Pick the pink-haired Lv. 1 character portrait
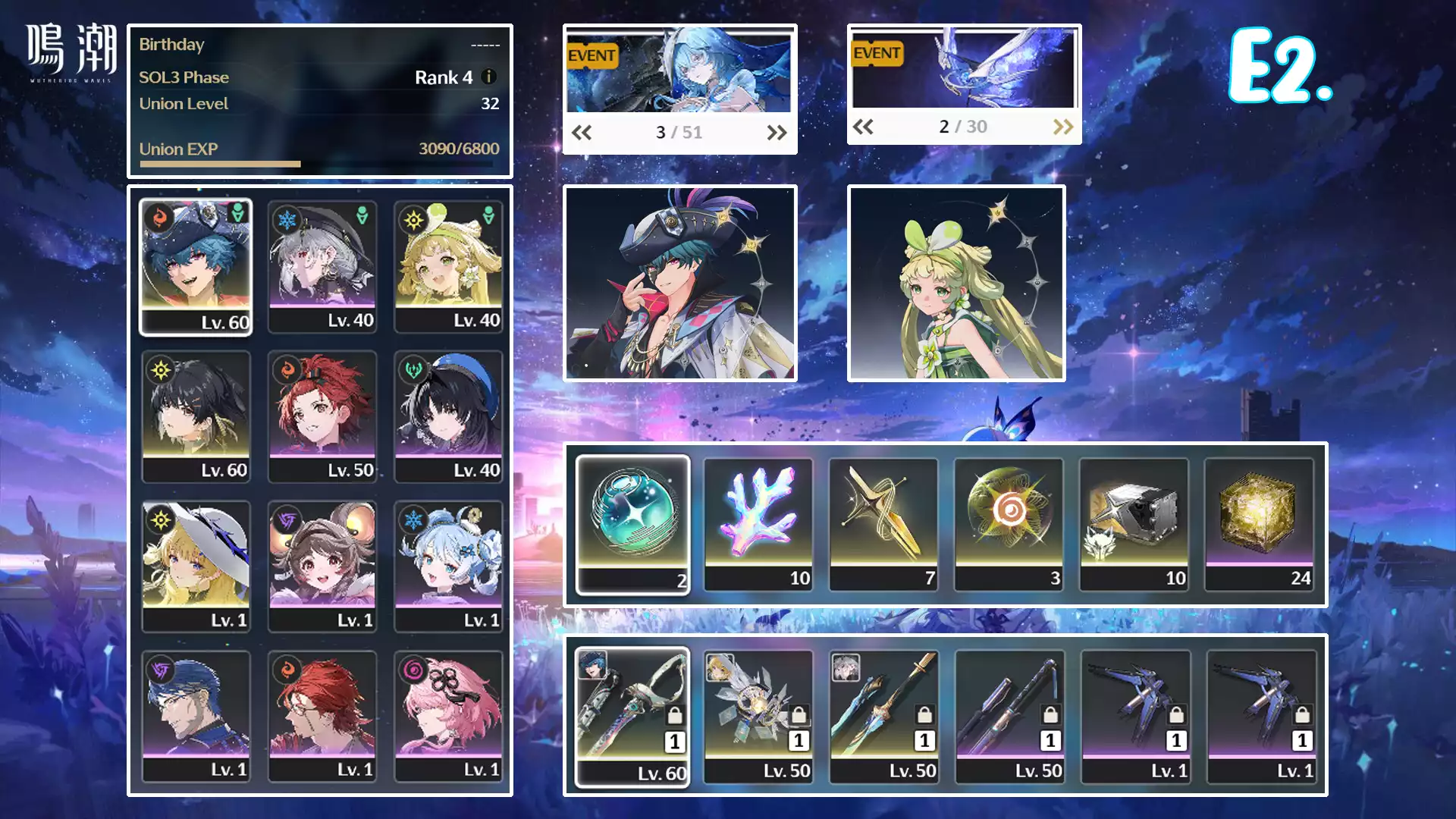The width and height of the screenshot is (1456, 819). [448, 715]
